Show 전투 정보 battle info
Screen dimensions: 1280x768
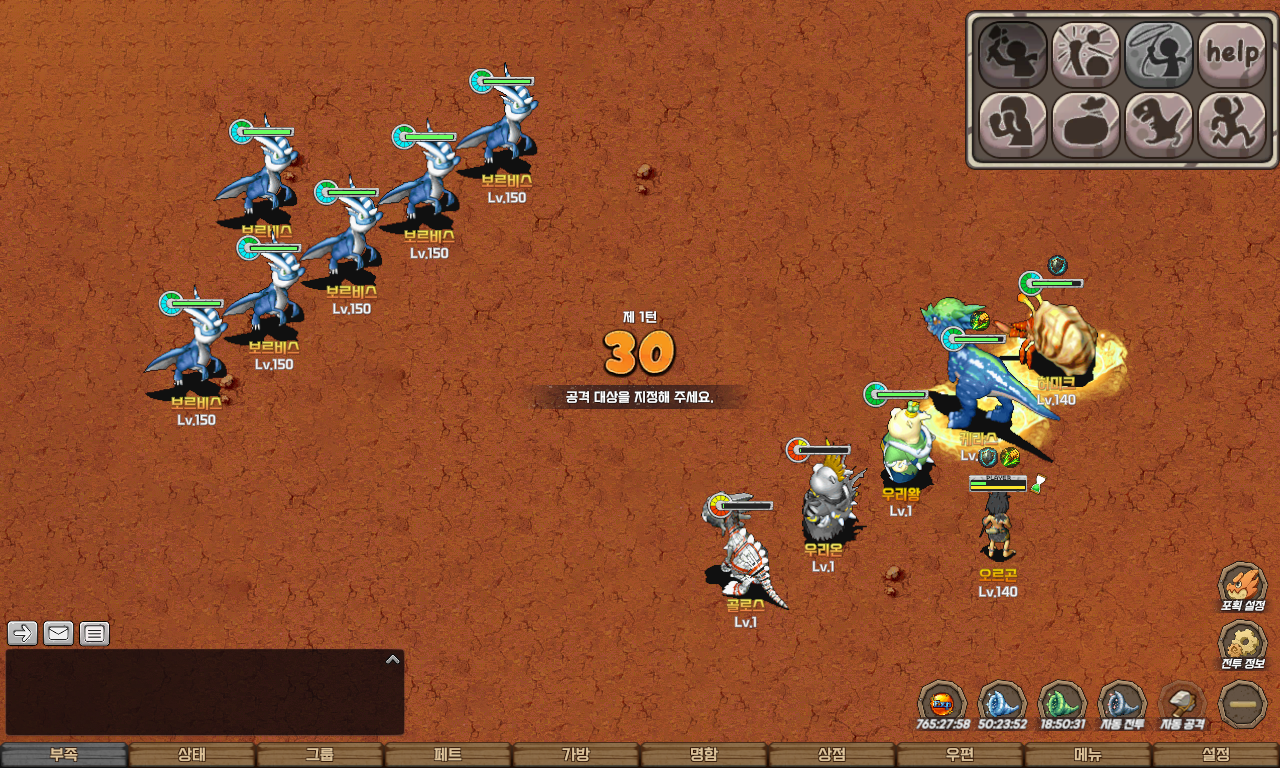click(1242, 645)
